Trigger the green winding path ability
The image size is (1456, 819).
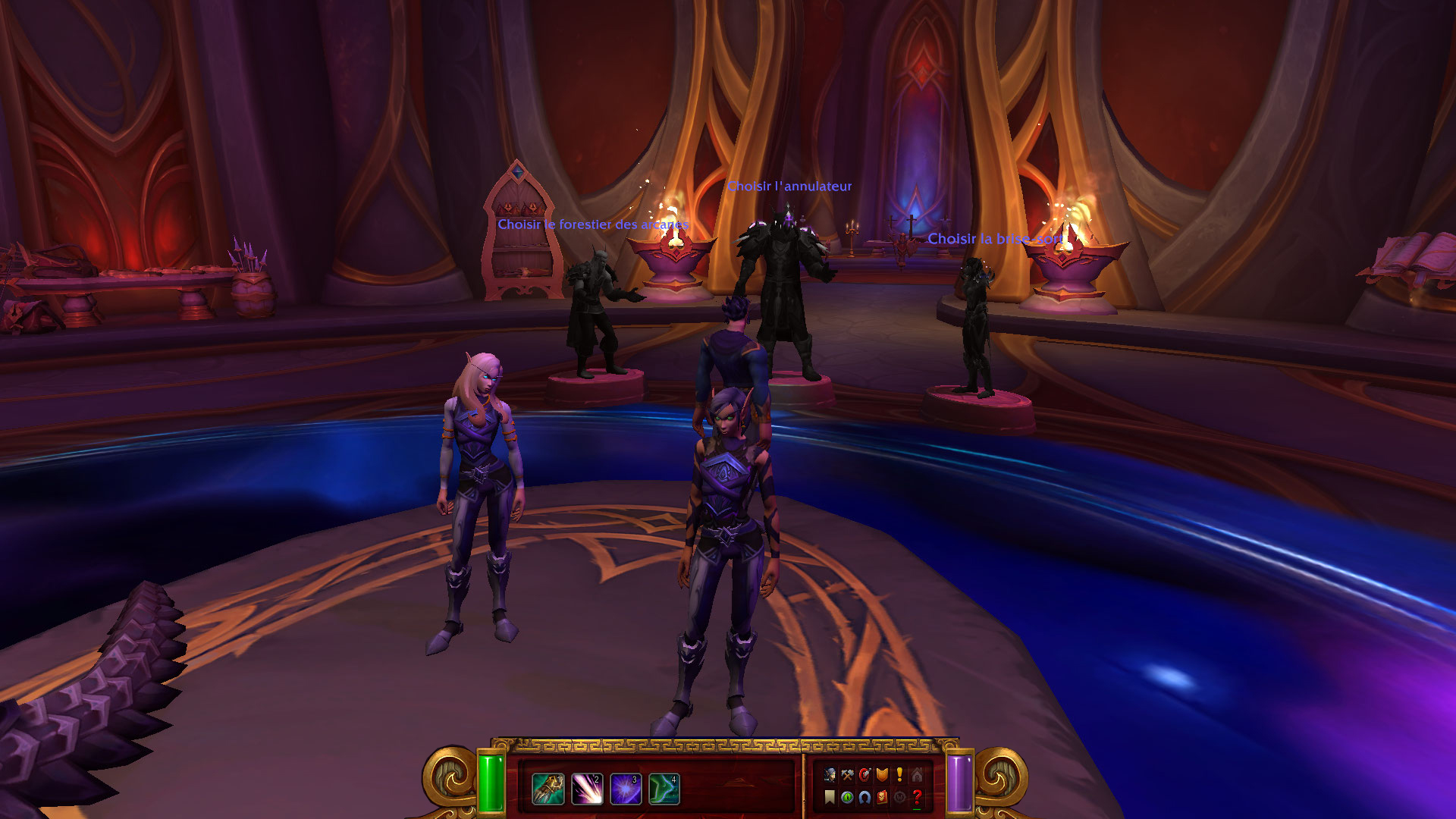tap(664, 789)
